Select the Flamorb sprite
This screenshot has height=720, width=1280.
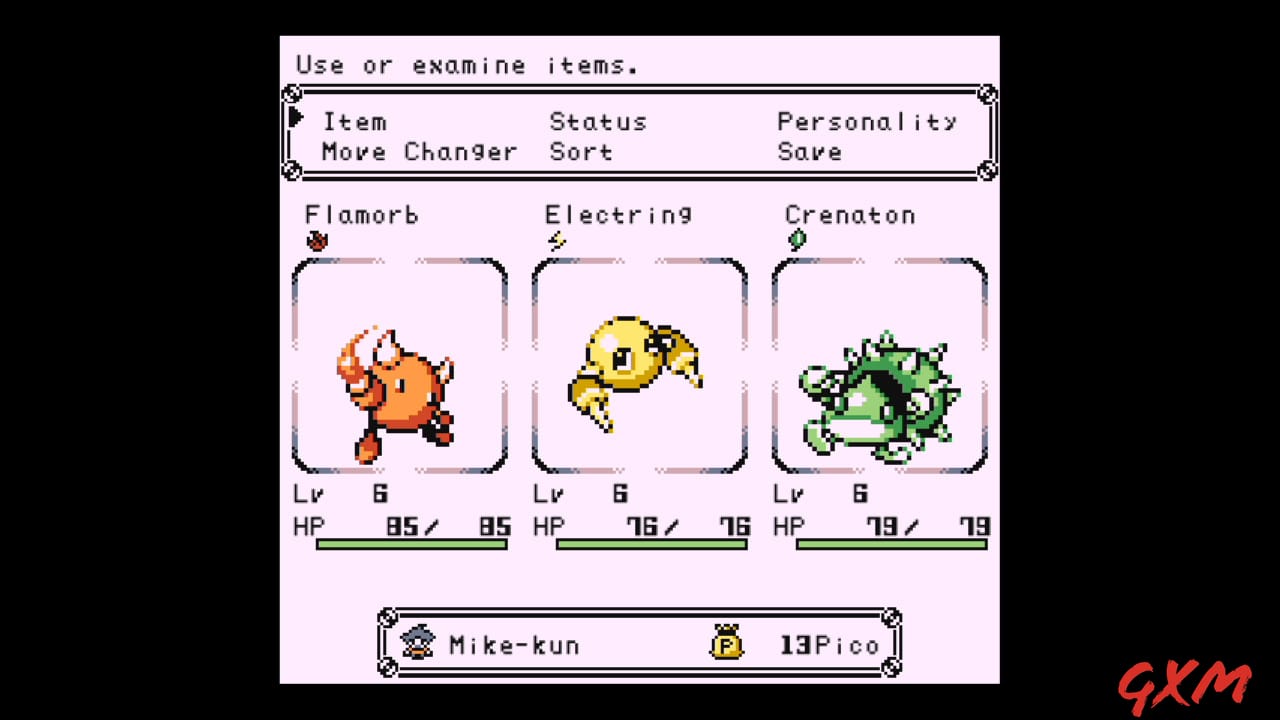(398, 385)
